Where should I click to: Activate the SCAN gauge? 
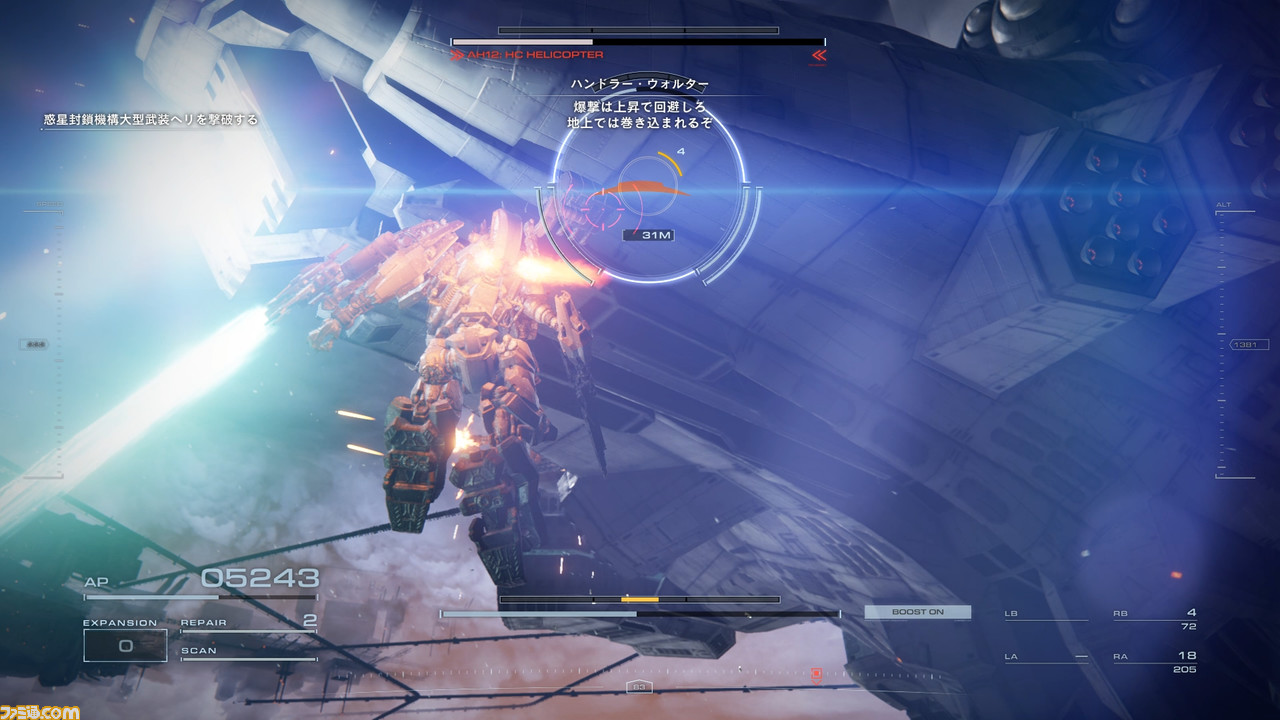(x=248, y=653)
